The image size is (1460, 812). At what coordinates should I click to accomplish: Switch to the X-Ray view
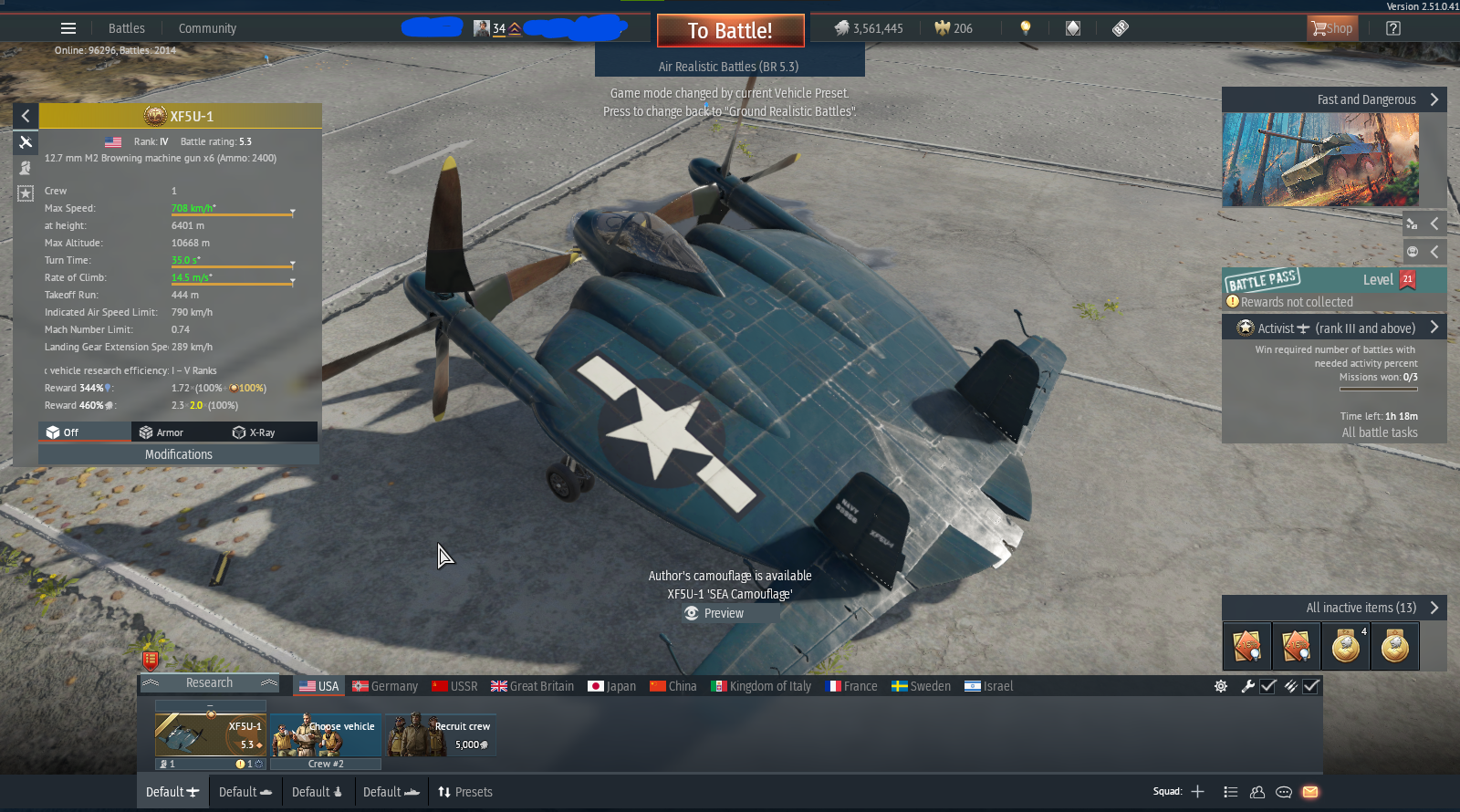[255, 432]
